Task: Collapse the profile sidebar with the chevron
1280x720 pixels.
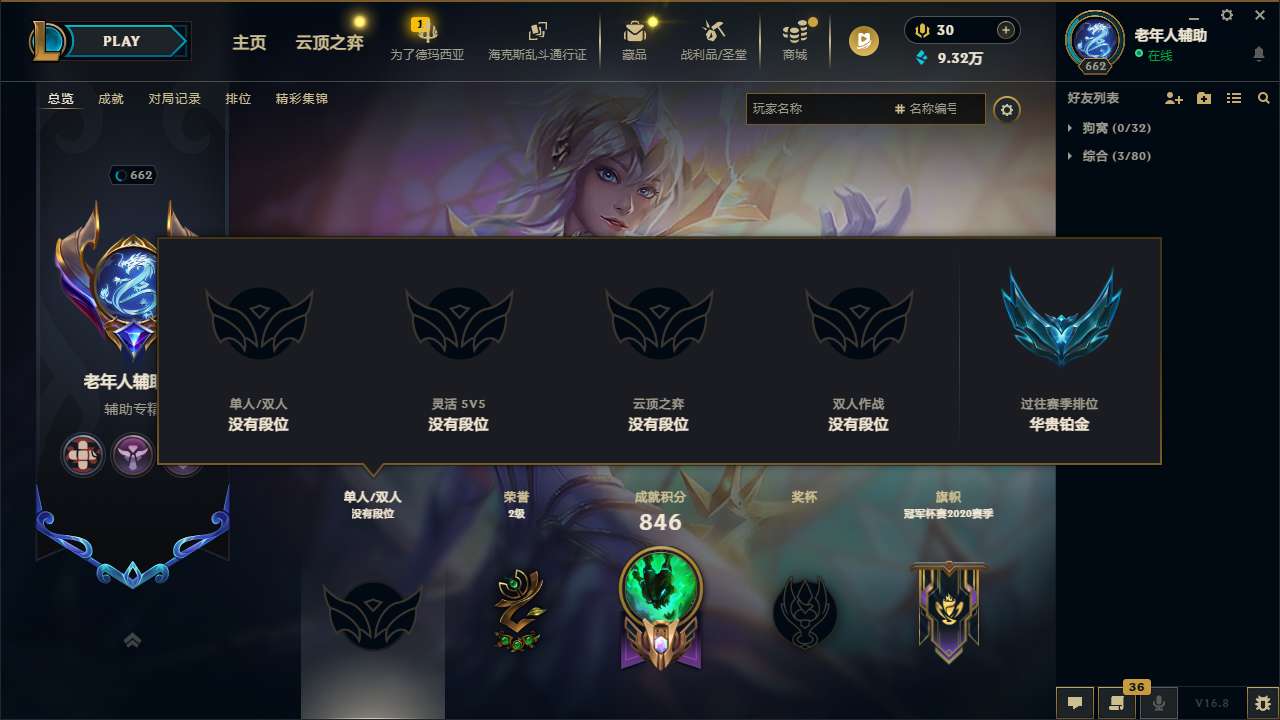Action: point(132,638)
